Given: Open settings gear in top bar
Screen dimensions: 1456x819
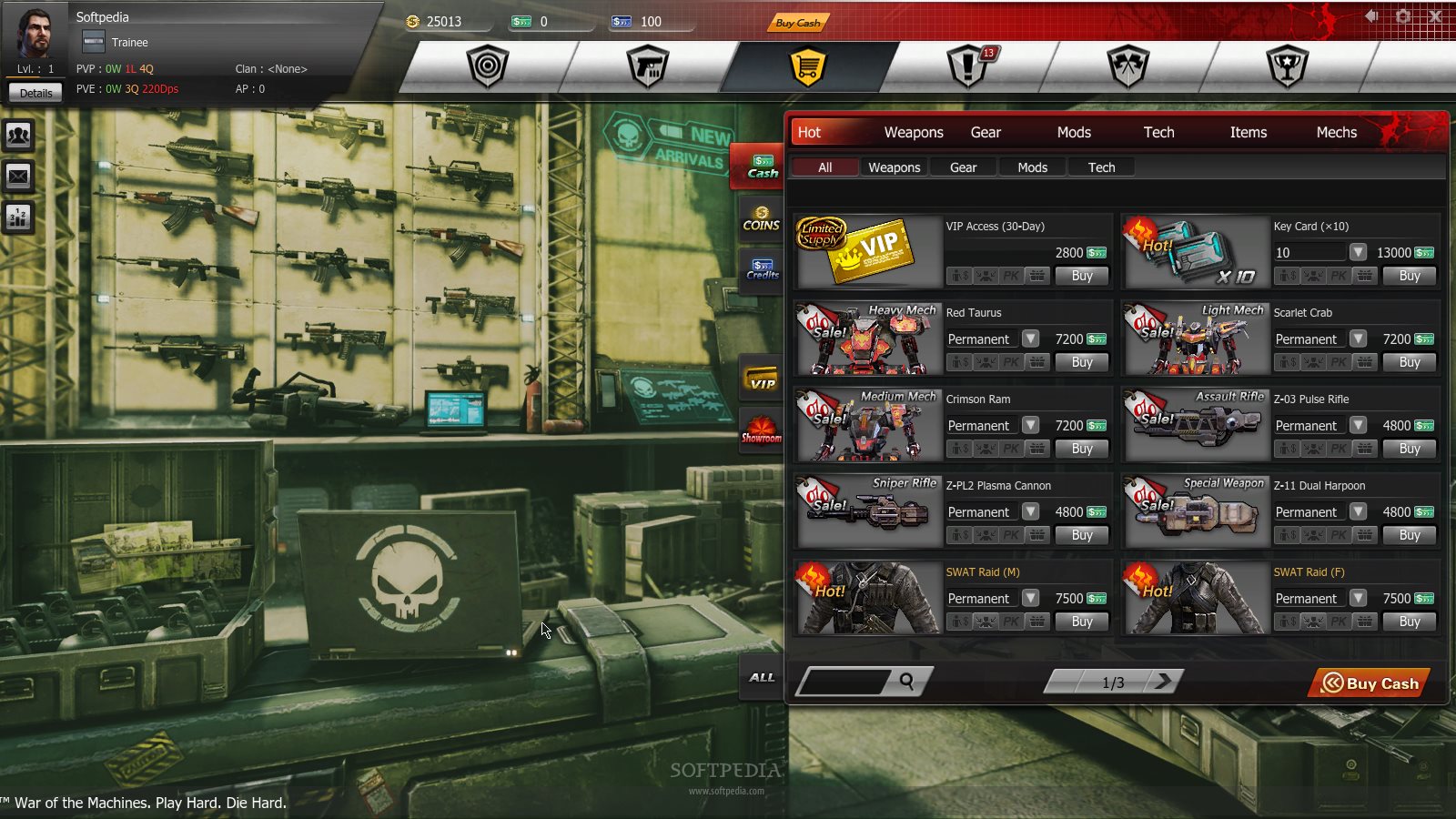Looking at the screenshot, I should pos(1403,16).
